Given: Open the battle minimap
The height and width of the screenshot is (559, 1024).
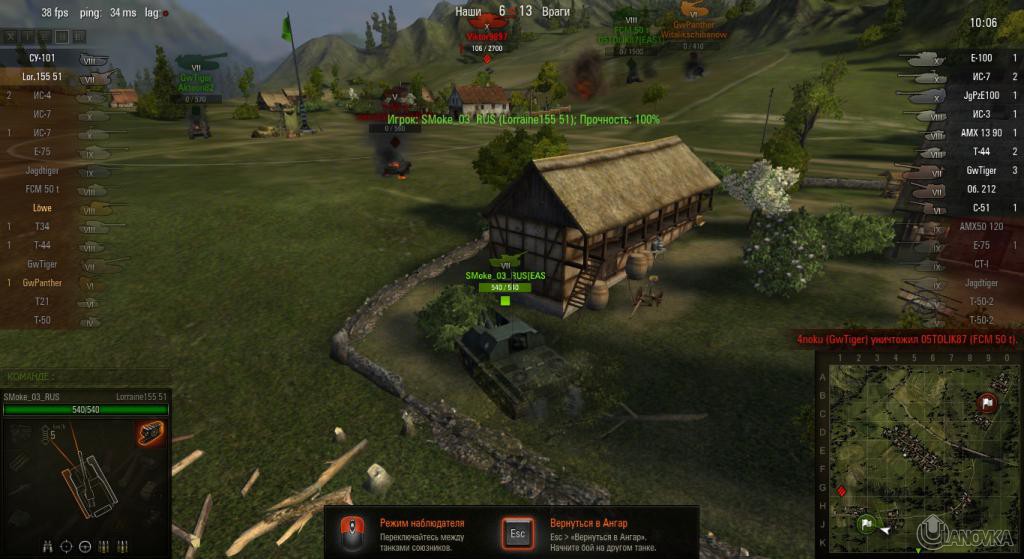Looking at the screenshot, I should point(915,450).
